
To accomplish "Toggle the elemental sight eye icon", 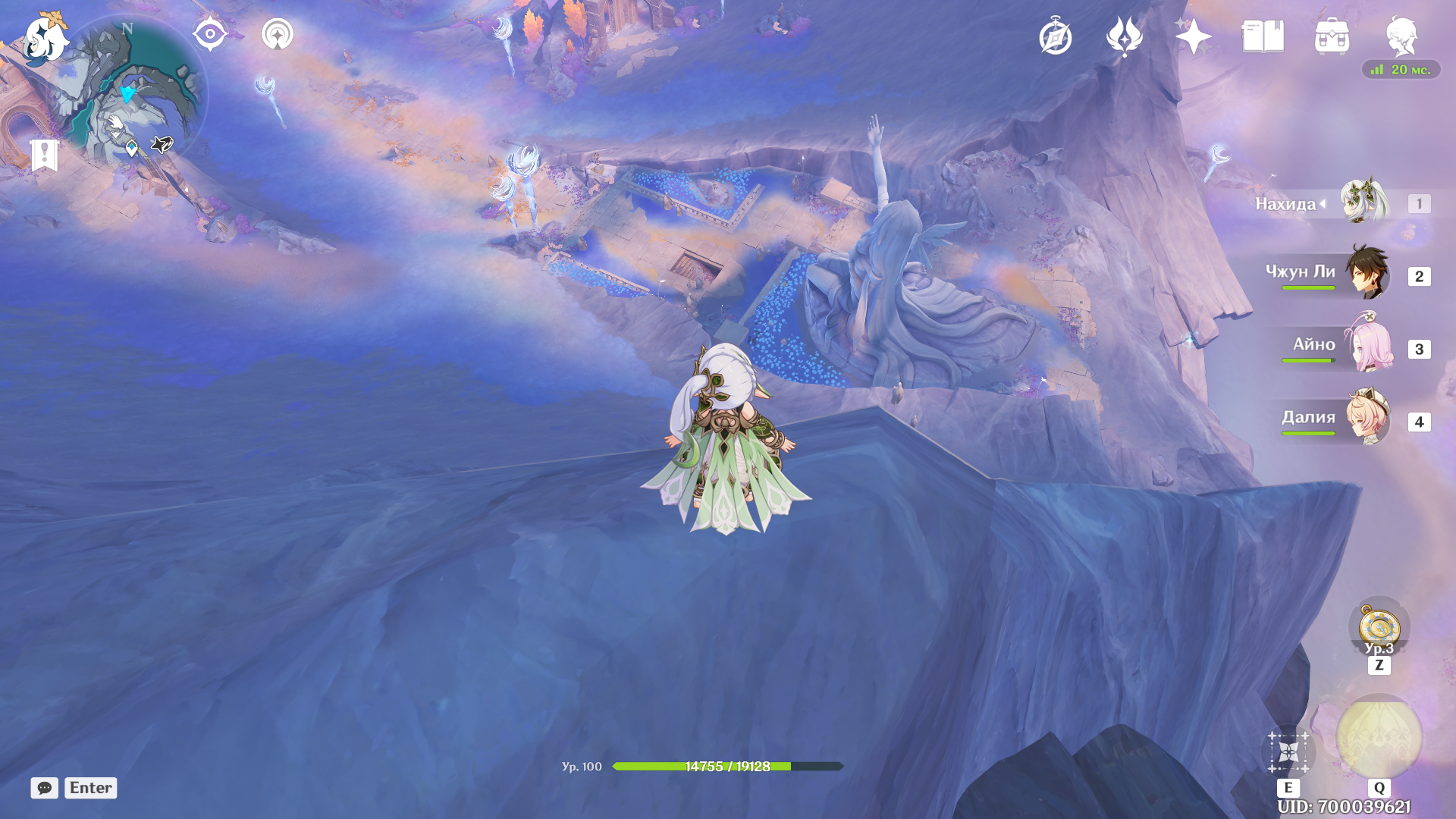I will pyautogui.click(x=210, y=34).
